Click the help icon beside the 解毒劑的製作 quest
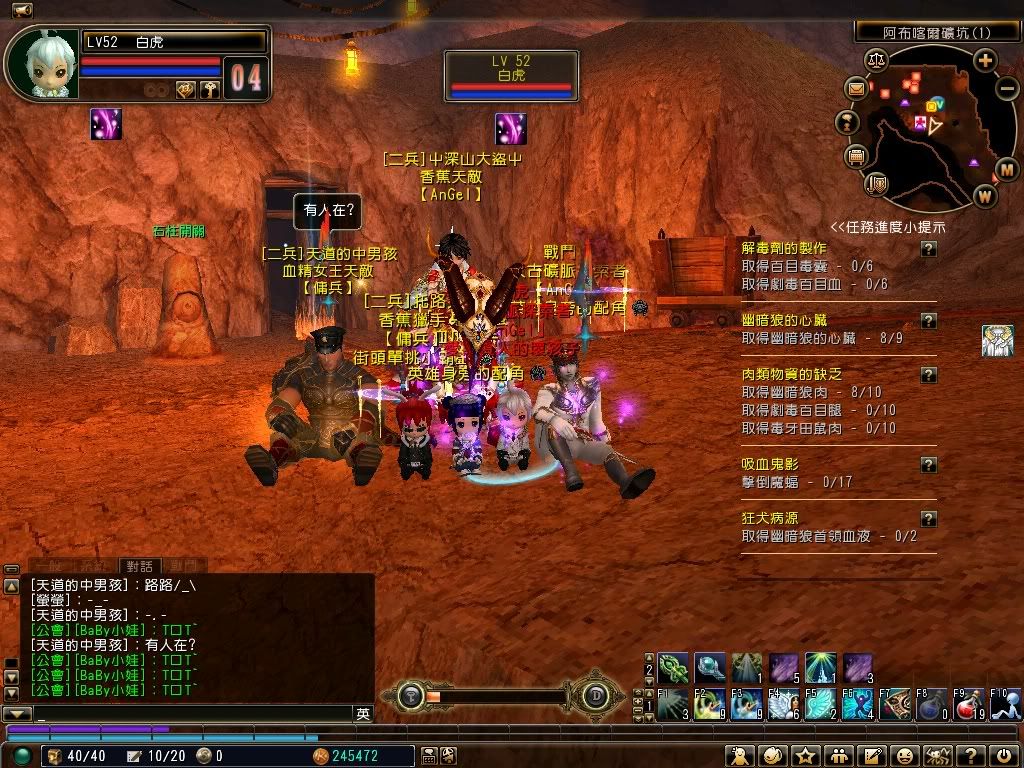 929,249
